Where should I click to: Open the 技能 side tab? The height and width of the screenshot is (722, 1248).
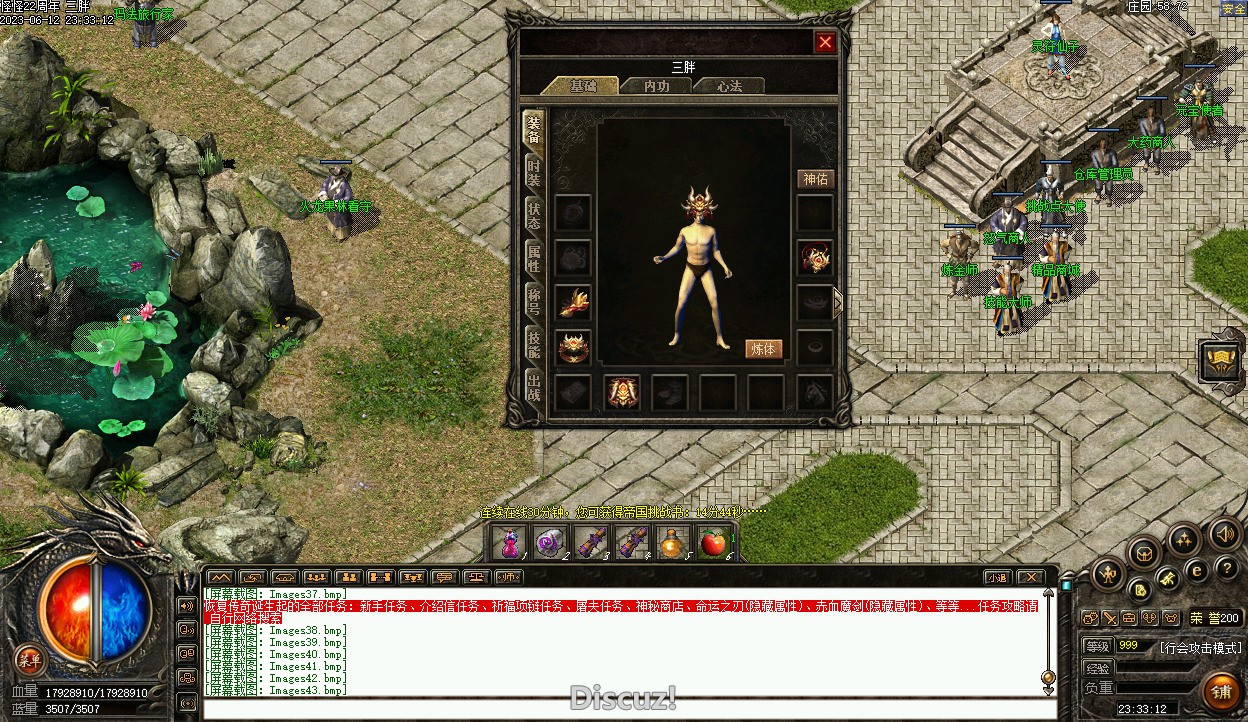point(534,344)
